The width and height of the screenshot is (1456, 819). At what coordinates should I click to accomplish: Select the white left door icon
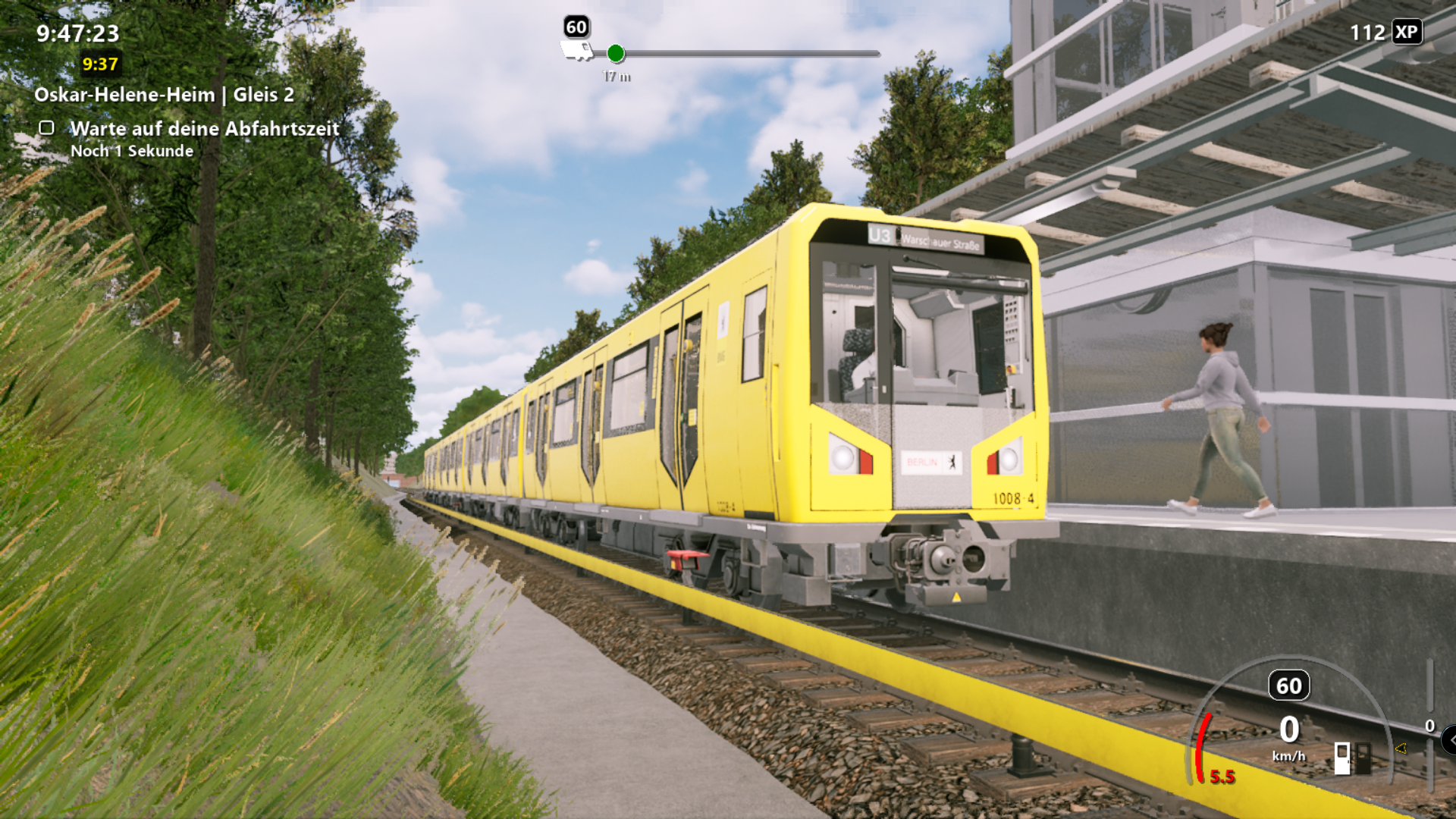[x=1341, y=758]
